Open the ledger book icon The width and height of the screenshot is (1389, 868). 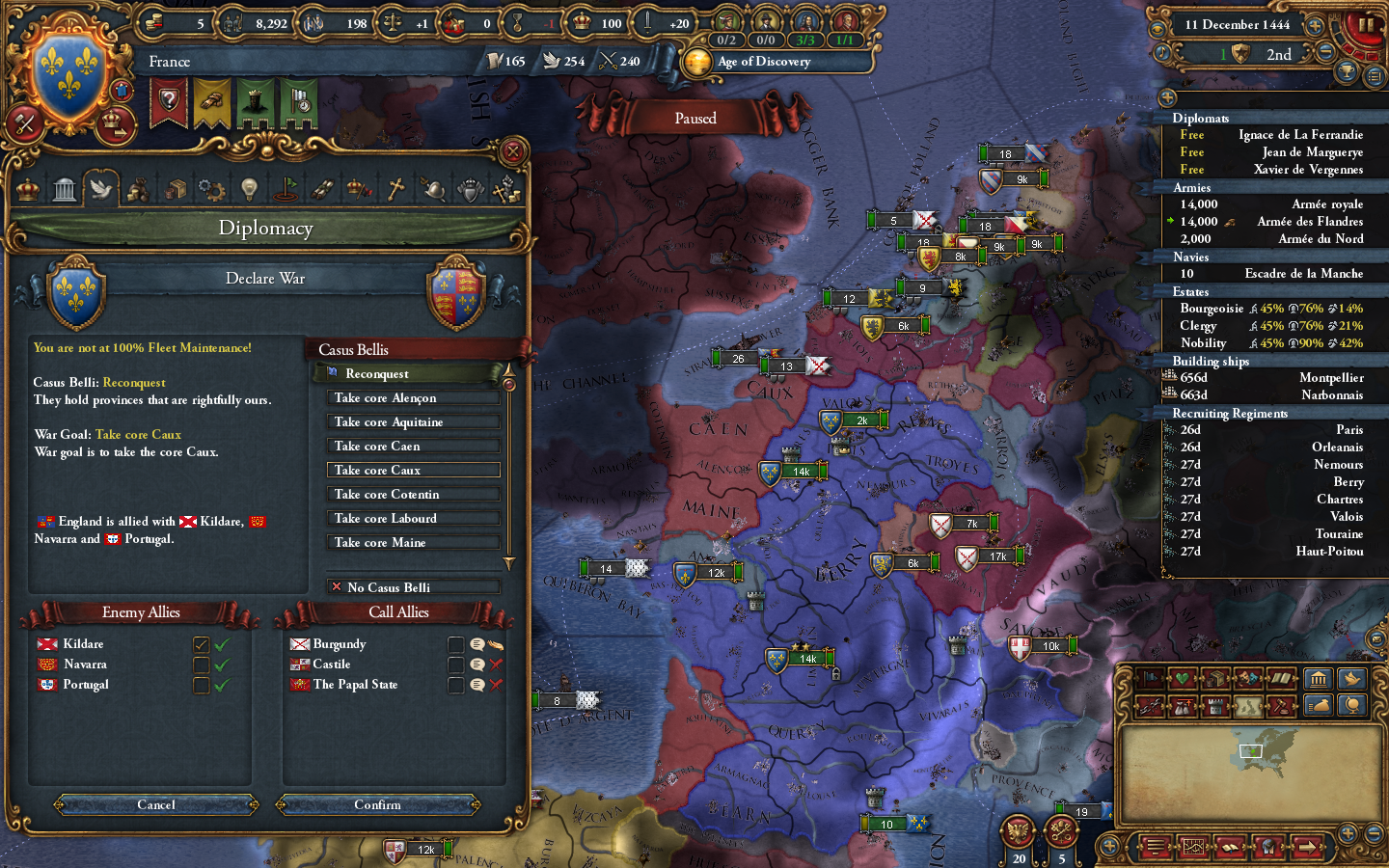pyautogui.click(x=1230, y=847)
